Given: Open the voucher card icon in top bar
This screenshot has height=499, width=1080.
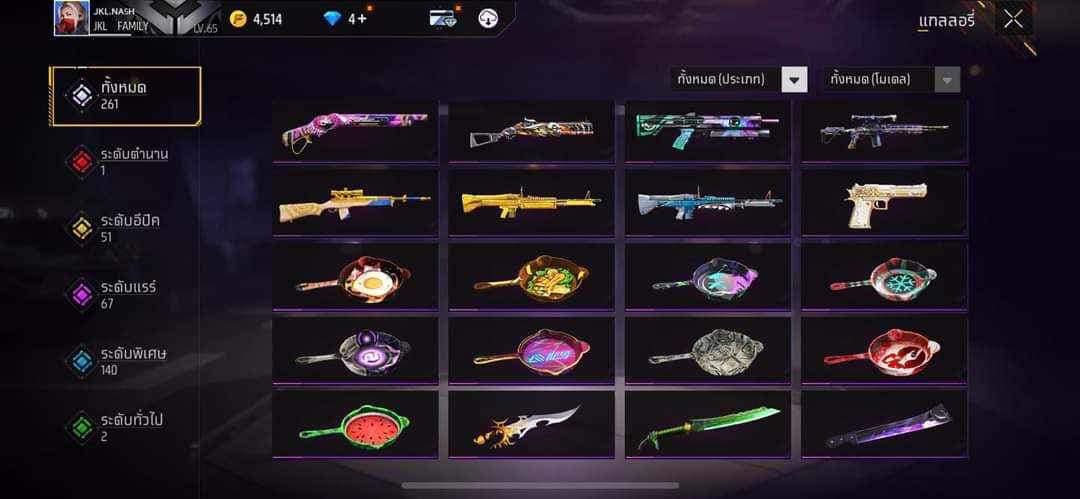Looking at the screenshot, I should (x=443, y=18).
